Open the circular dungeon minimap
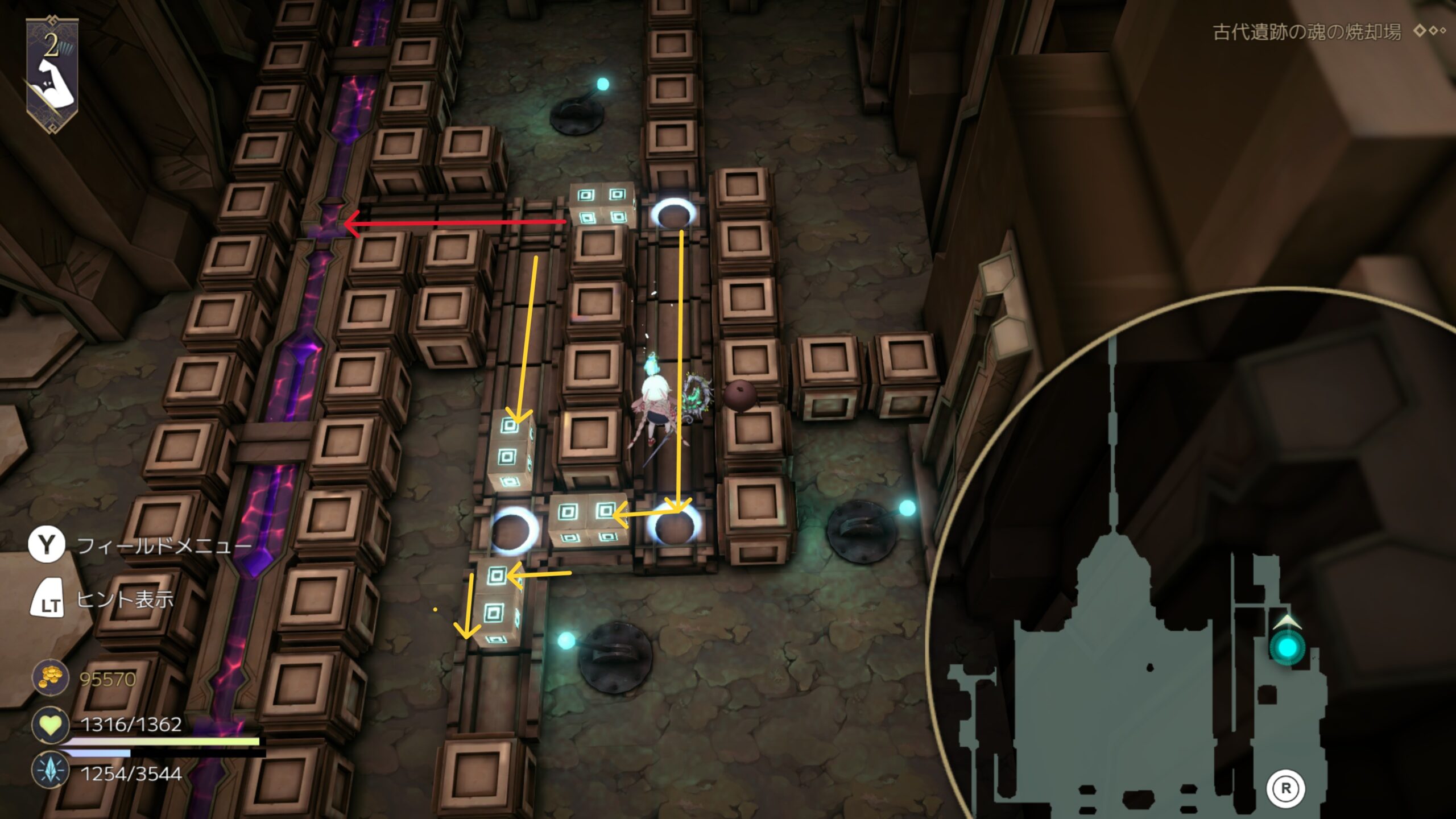 pyautogui.click(x=1194, y=569)
